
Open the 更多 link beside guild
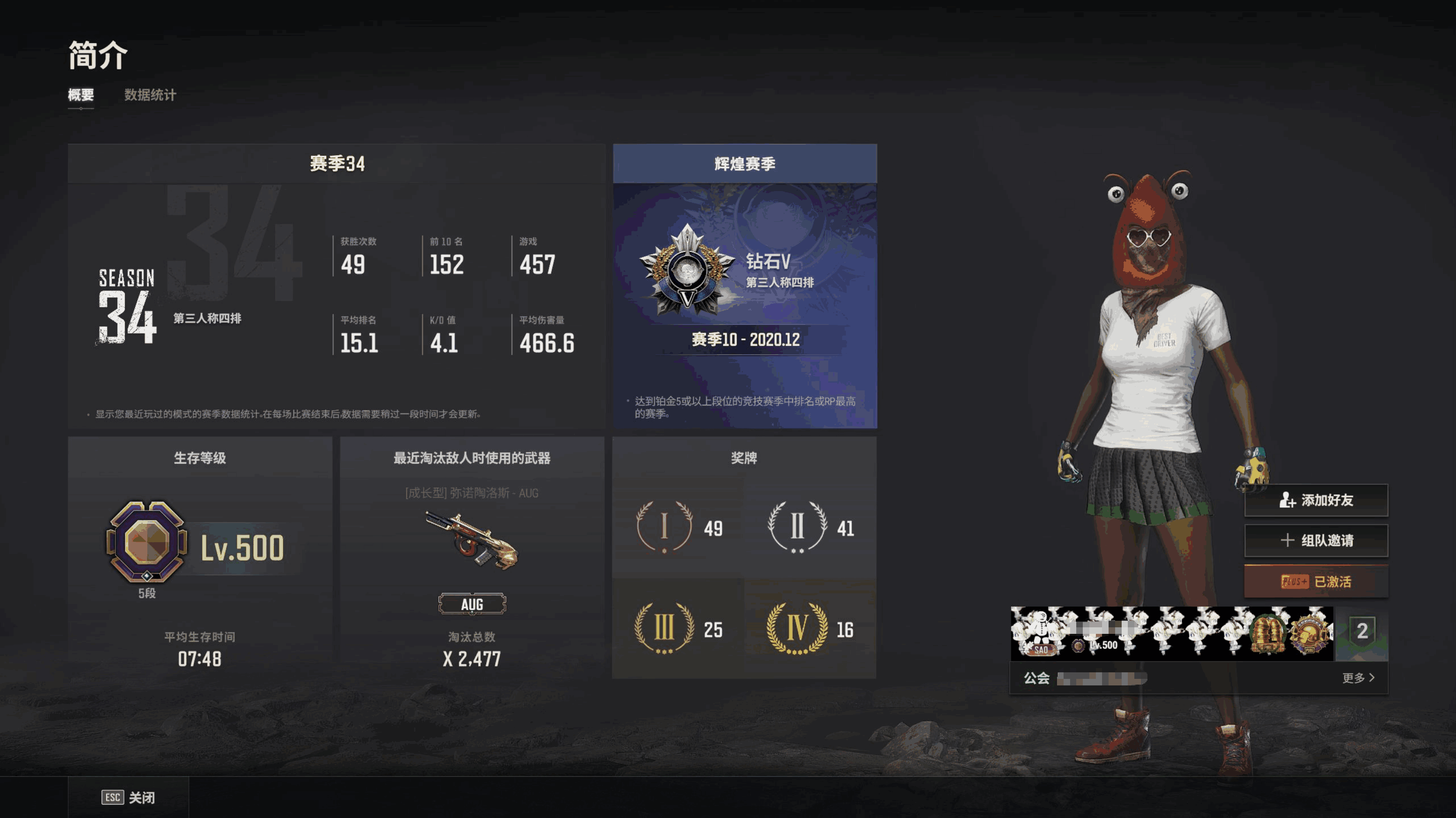click(x=1358, y=678)
